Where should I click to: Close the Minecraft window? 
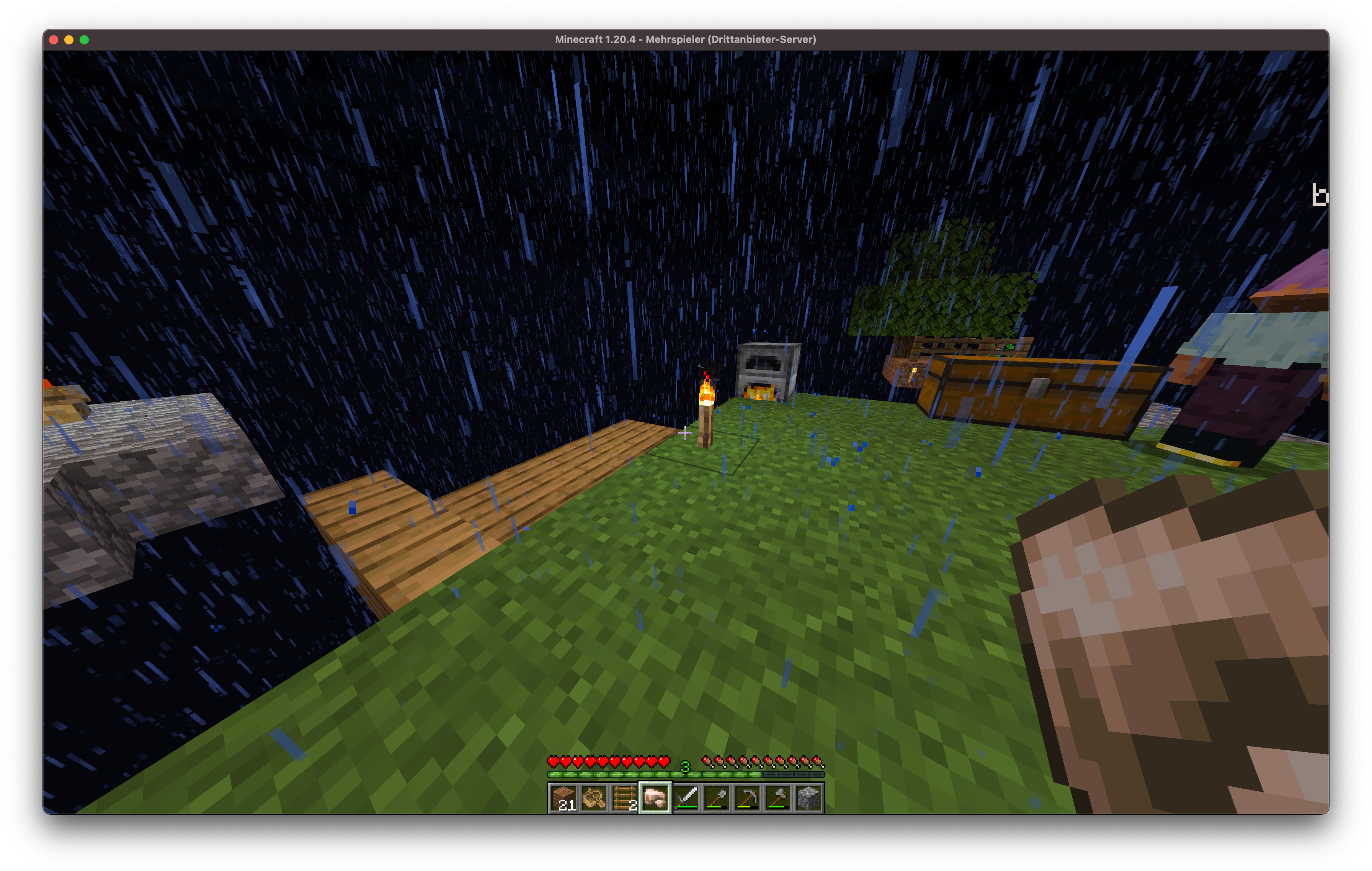(54, 40)
